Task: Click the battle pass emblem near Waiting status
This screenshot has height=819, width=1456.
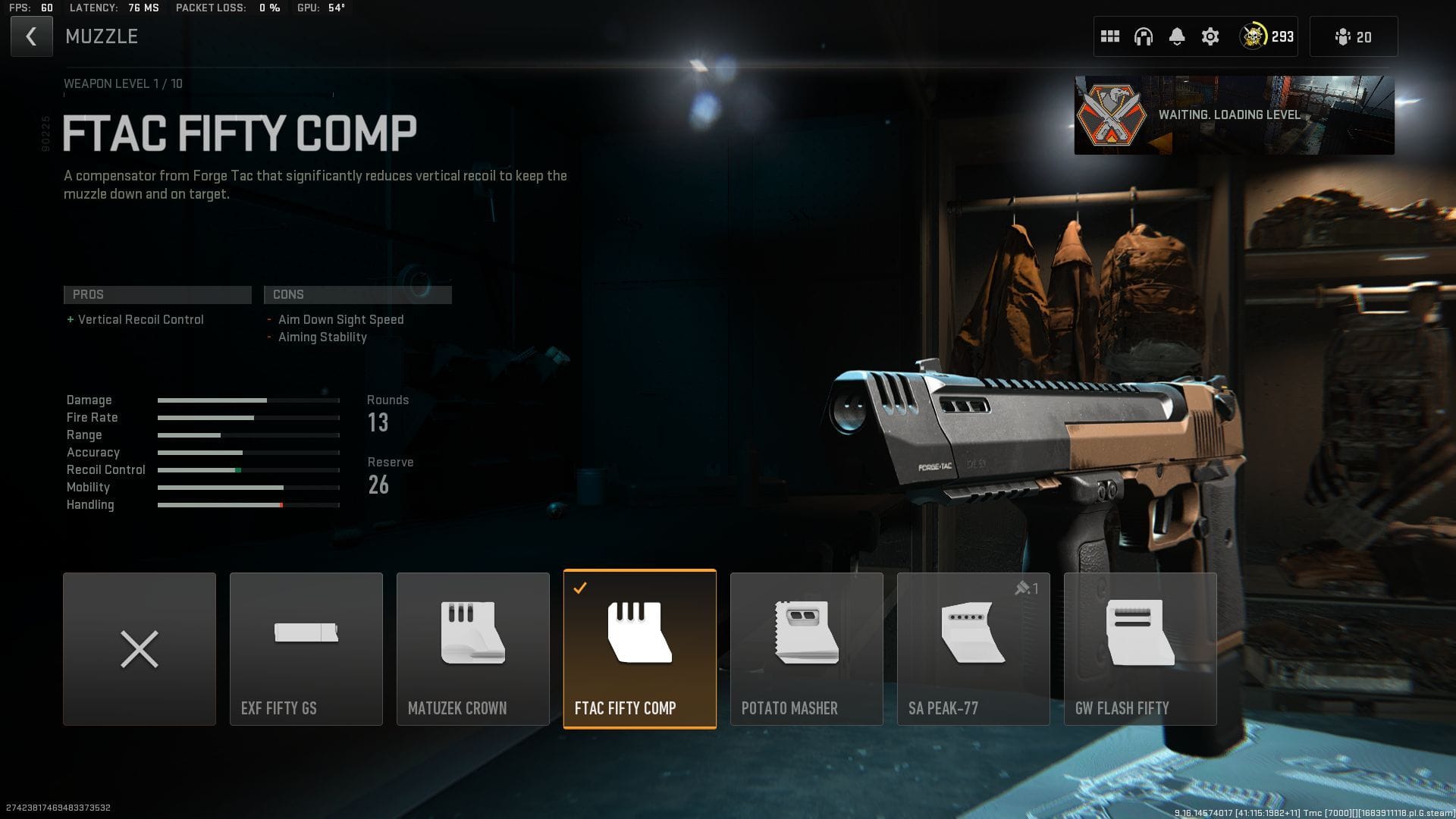Action: point(1111,115)
